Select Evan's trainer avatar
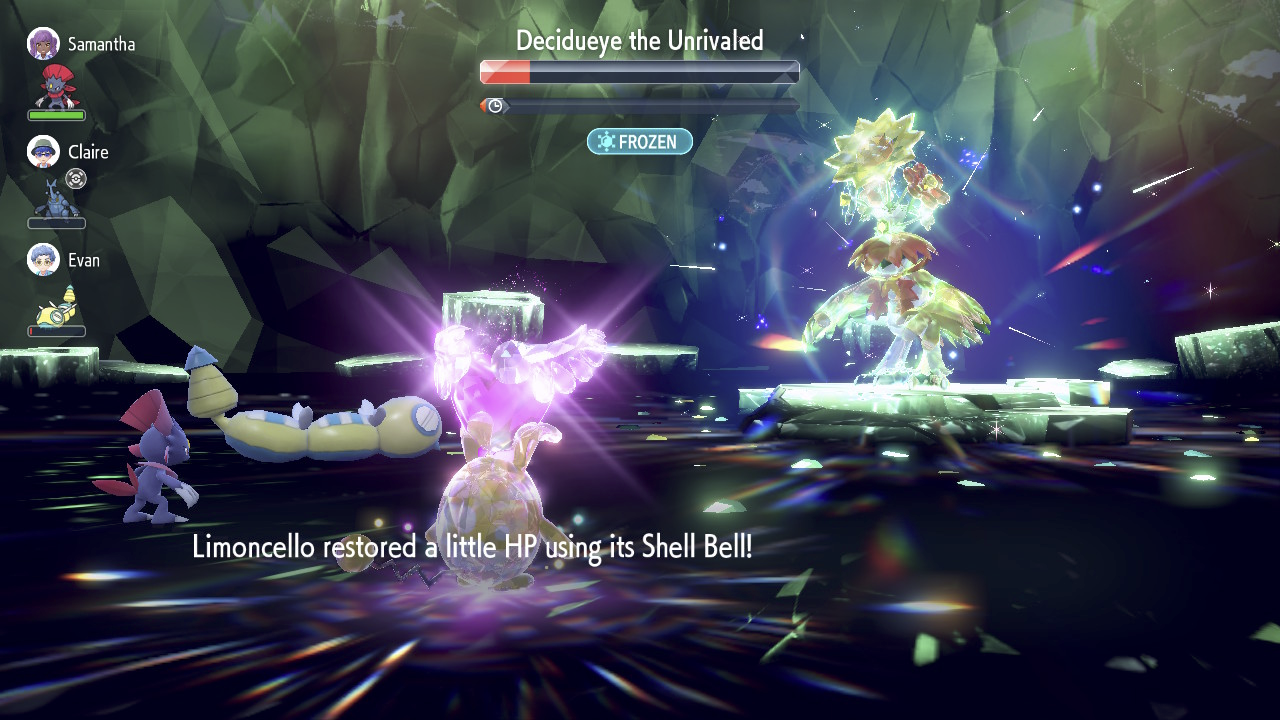The width and height of the screenshot is (1280, 720). pyautogui.click(x=43, y=259)
